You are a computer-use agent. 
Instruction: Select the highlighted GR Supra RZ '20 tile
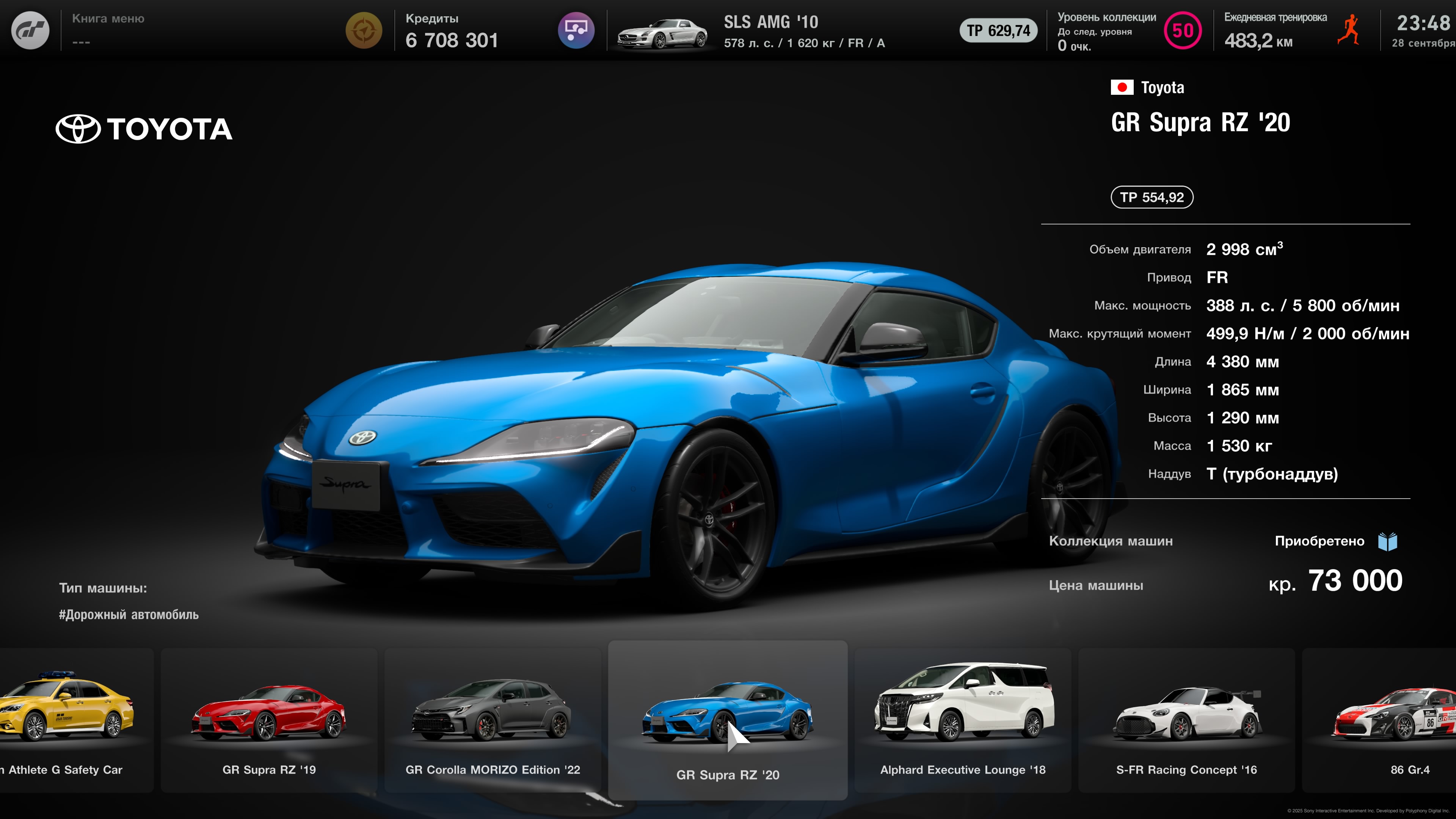tap(728, 720)
